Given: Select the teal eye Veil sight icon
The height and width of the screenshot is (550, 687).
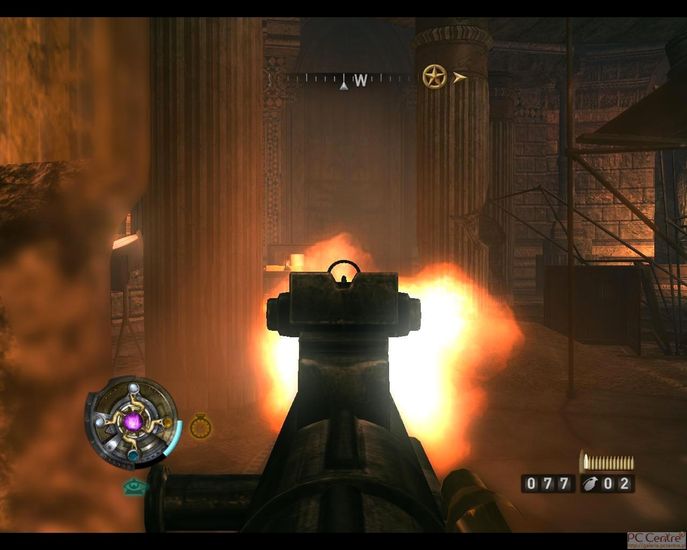Looking at the screenshot, I should pos(134,487).
